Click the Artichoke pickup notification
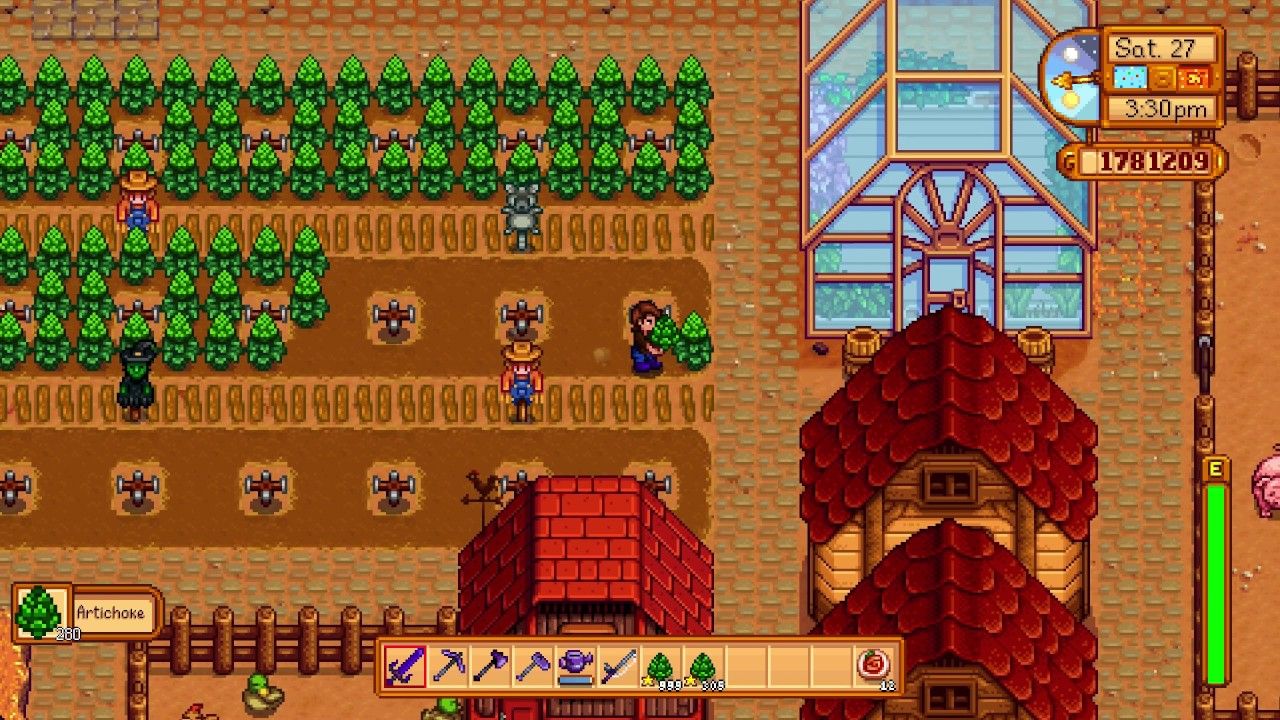Viewport: 1280px width, 720px height. [80, 610]
